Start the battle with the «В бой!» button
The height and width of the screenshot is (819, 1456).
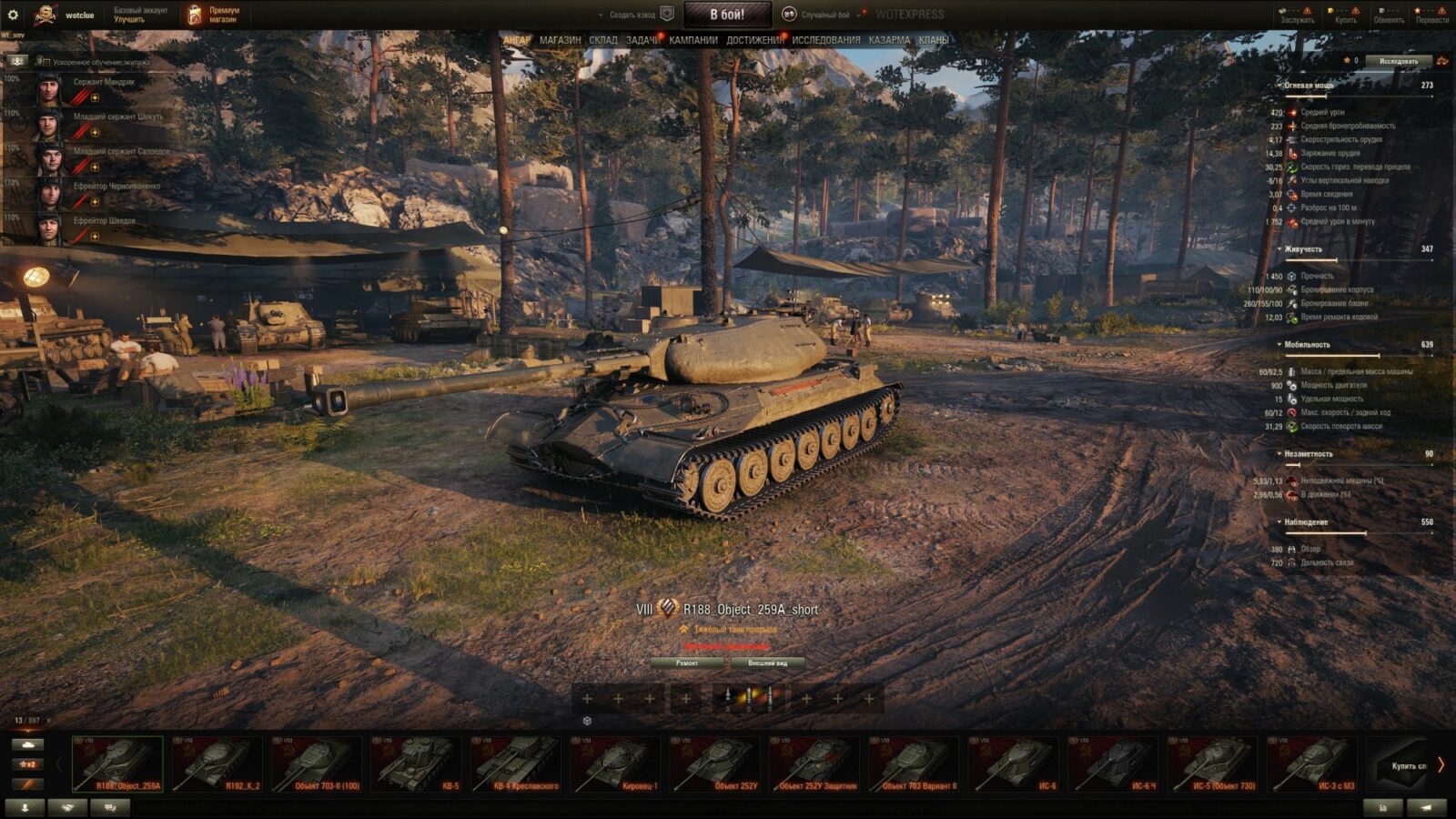(x=726, y=15)
